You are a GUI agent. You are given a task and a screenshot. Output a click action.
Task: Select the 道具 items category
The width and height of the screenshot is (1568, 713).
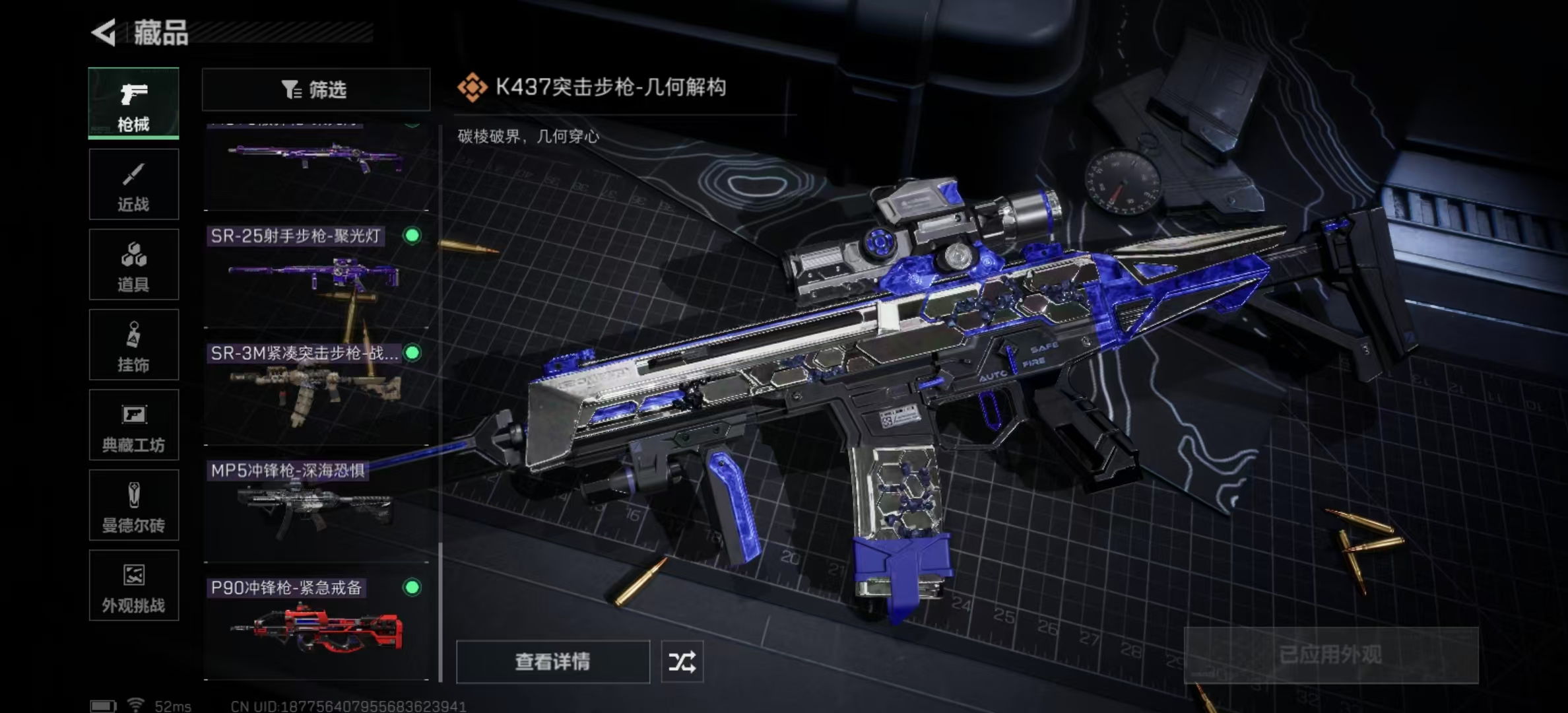133,265
